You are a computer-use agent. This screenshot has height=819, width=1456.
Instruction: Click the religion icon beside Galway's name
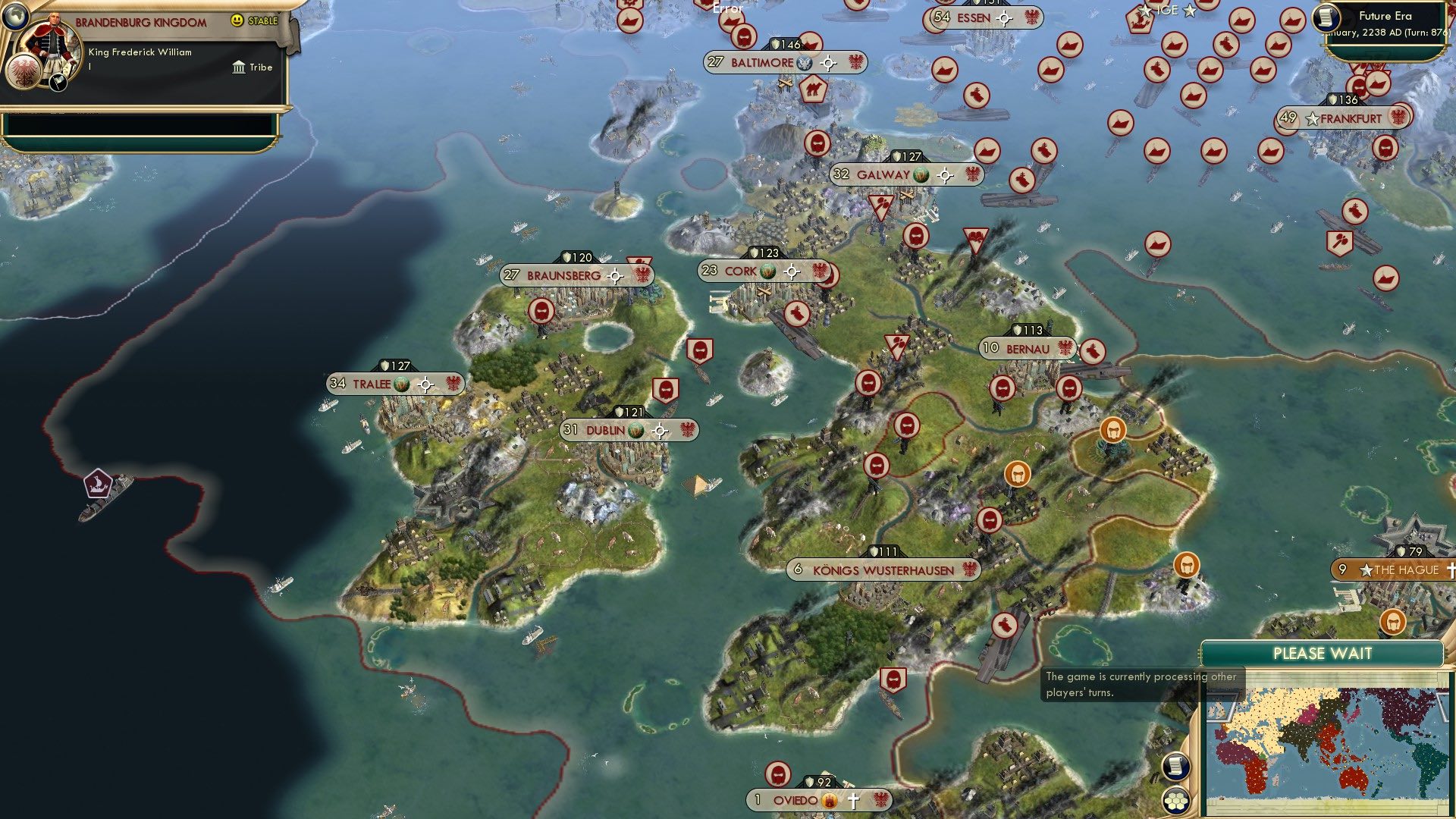pyautogui.click(x=920, y=175)
